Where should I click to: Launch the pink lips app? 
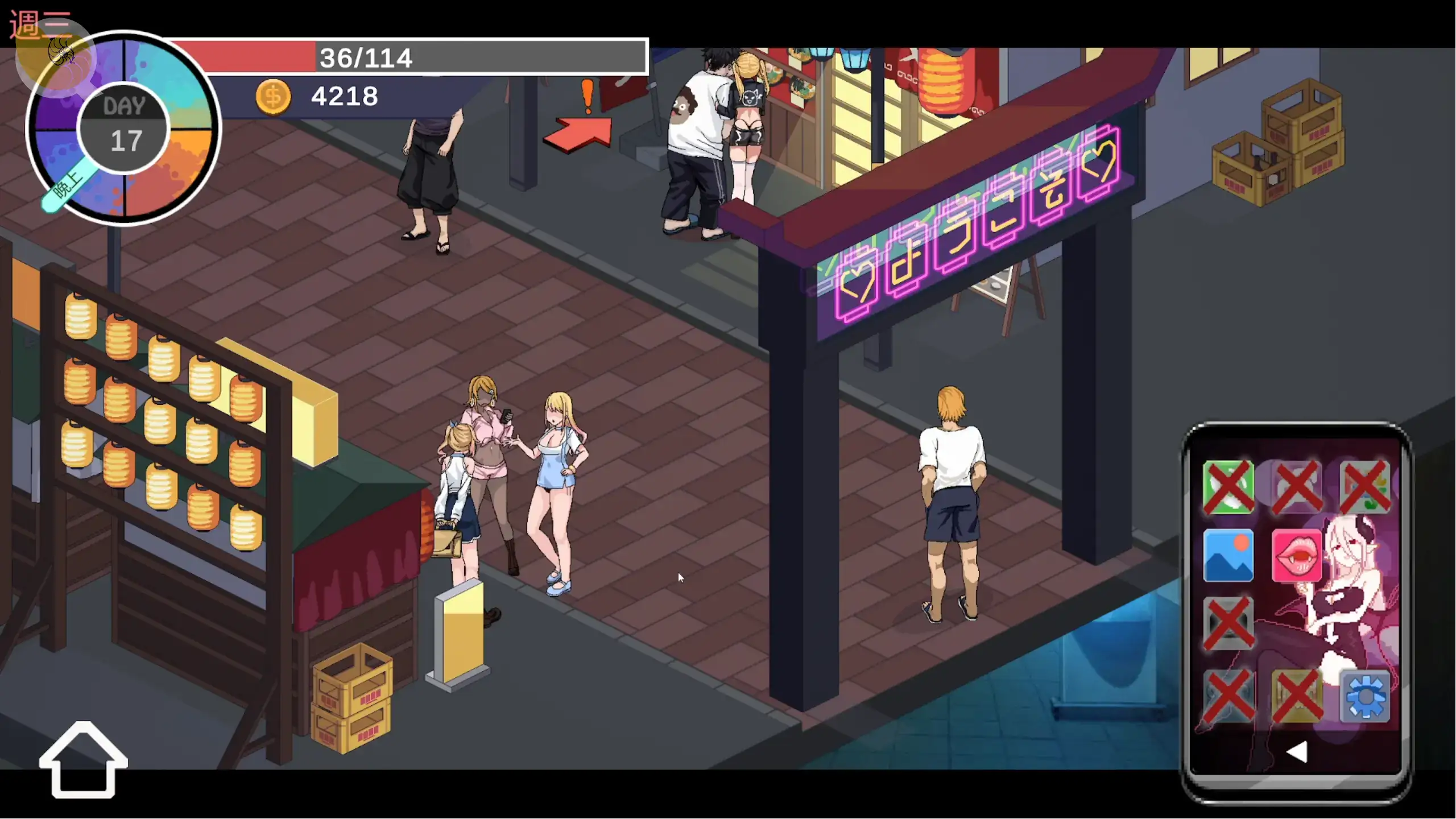1296,556
